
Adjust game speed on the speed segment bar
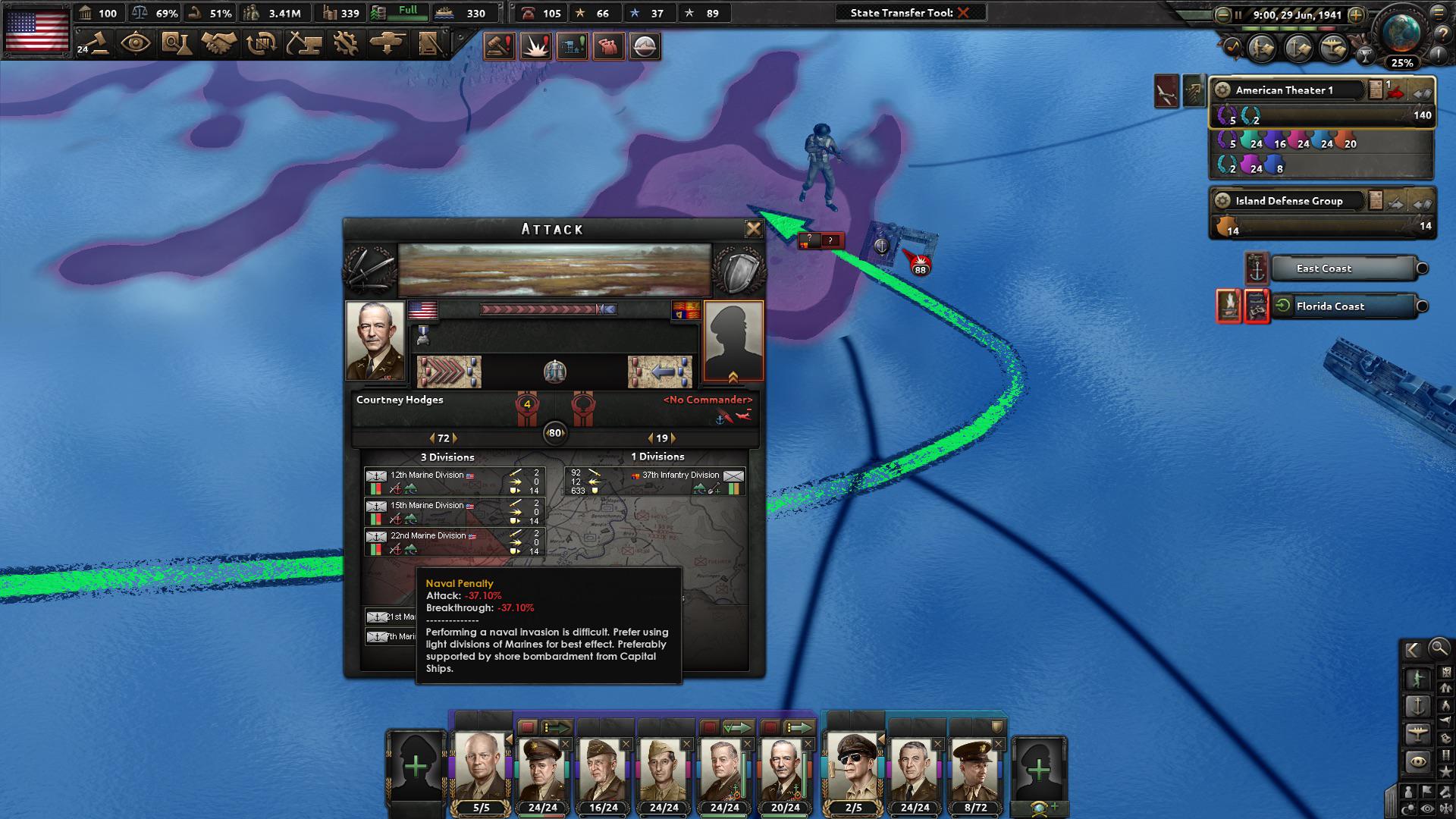(1288, 28)
